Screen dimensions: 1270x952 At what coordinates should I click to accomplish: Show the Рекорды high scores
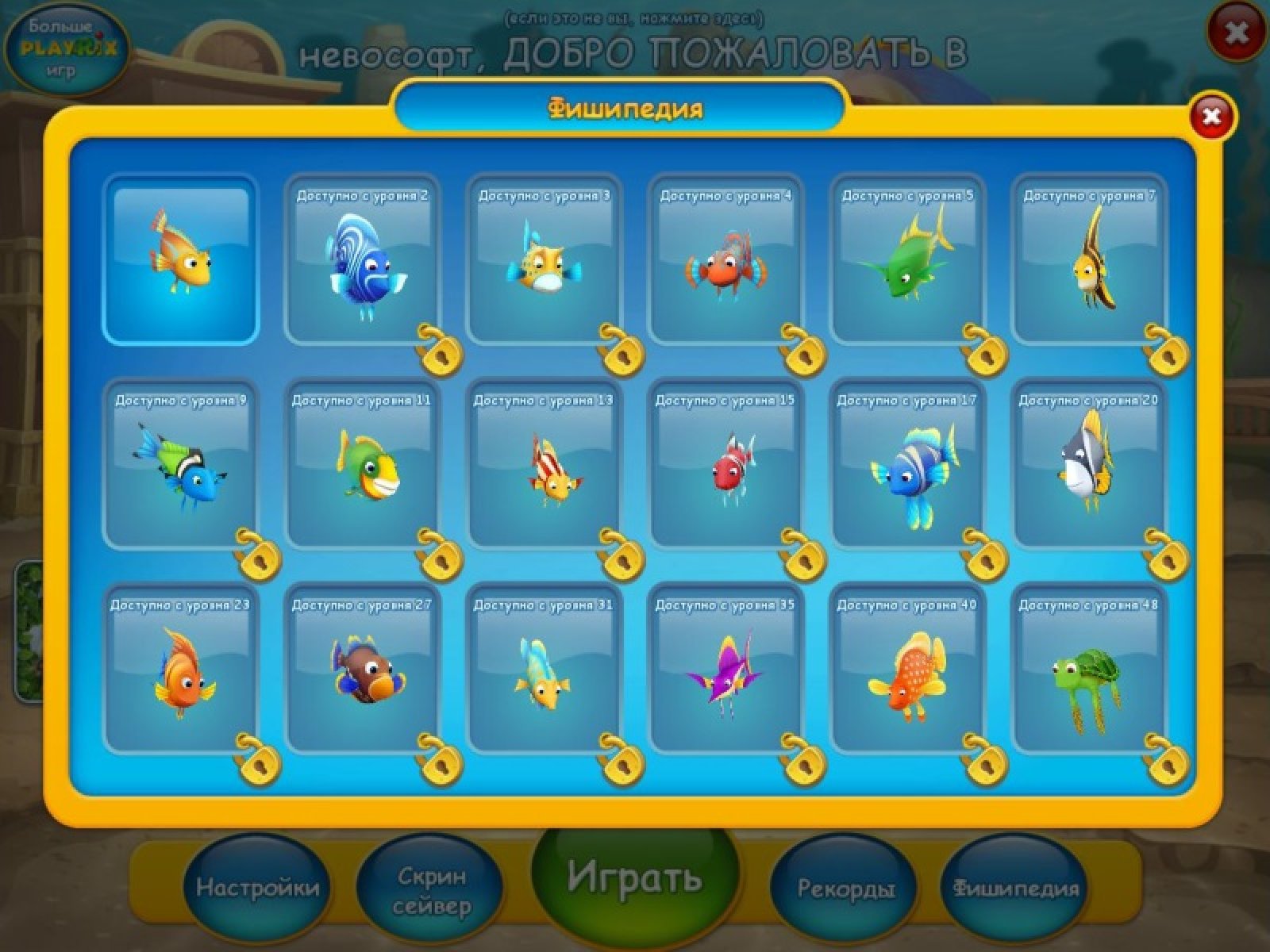(846, 889)
